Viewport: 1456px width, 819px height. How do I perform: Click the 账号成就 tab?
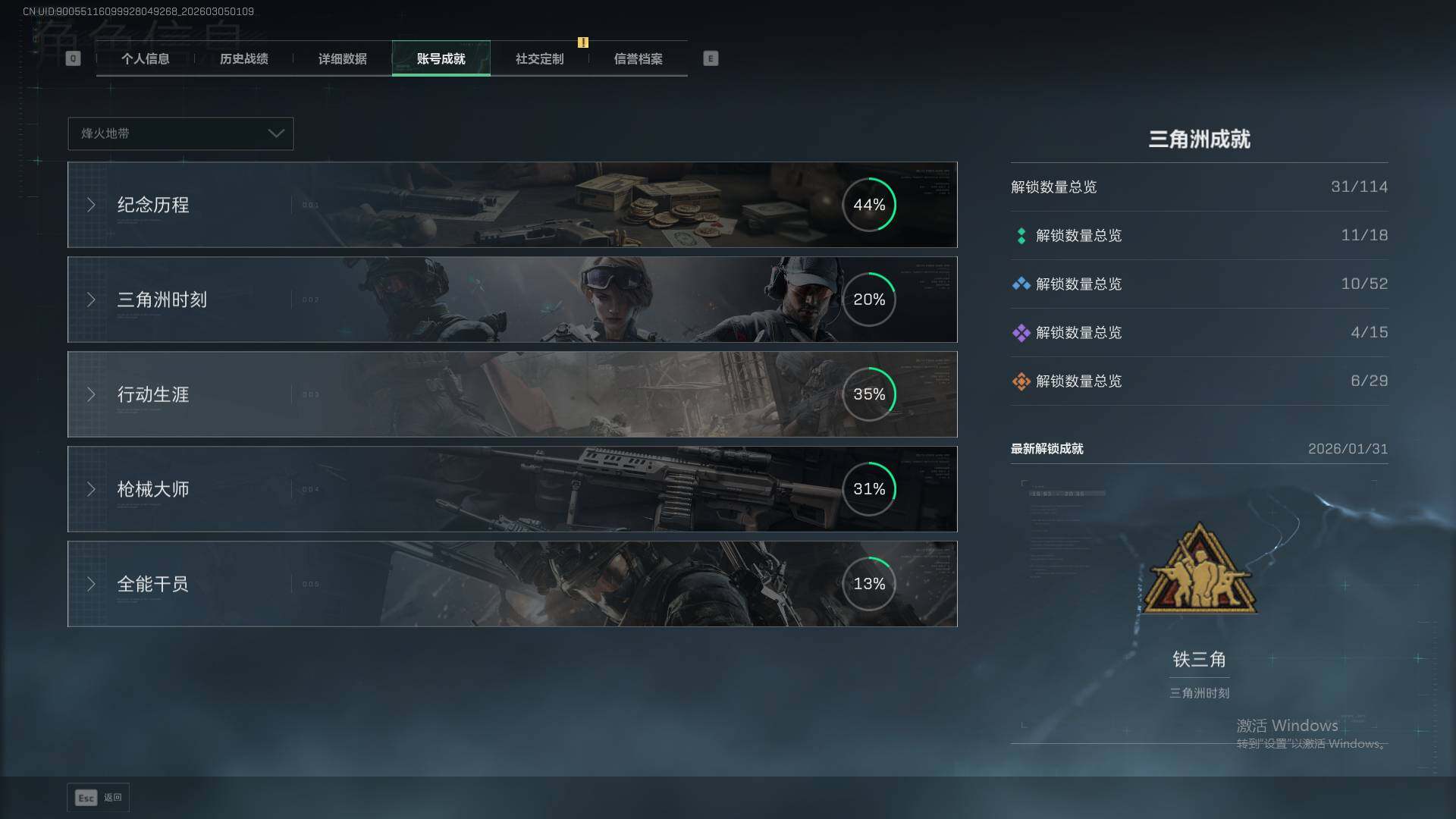(x=441, y=59)
